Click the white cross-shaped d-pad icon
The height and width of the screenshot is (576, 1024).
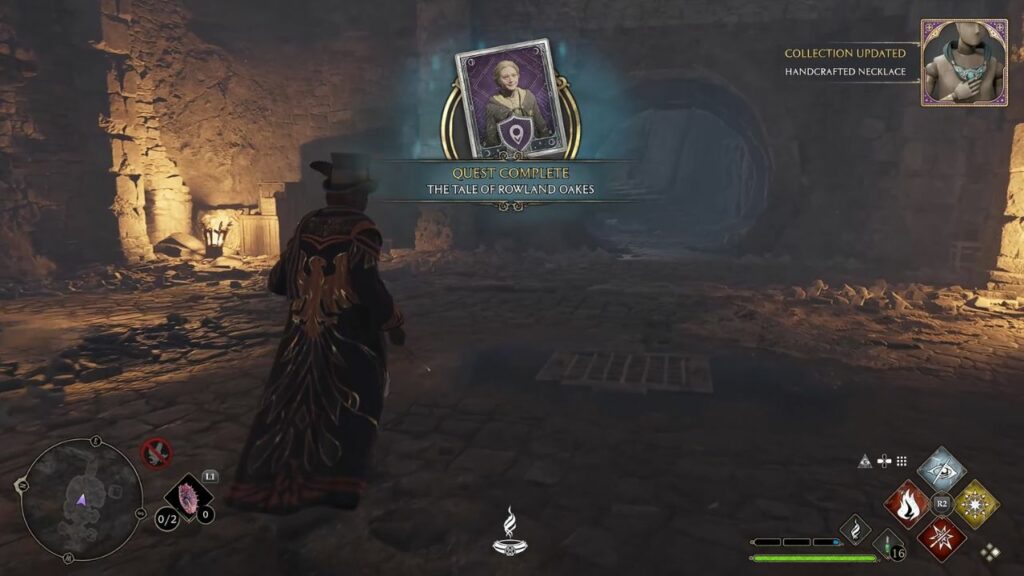click(x=883, y=461)
